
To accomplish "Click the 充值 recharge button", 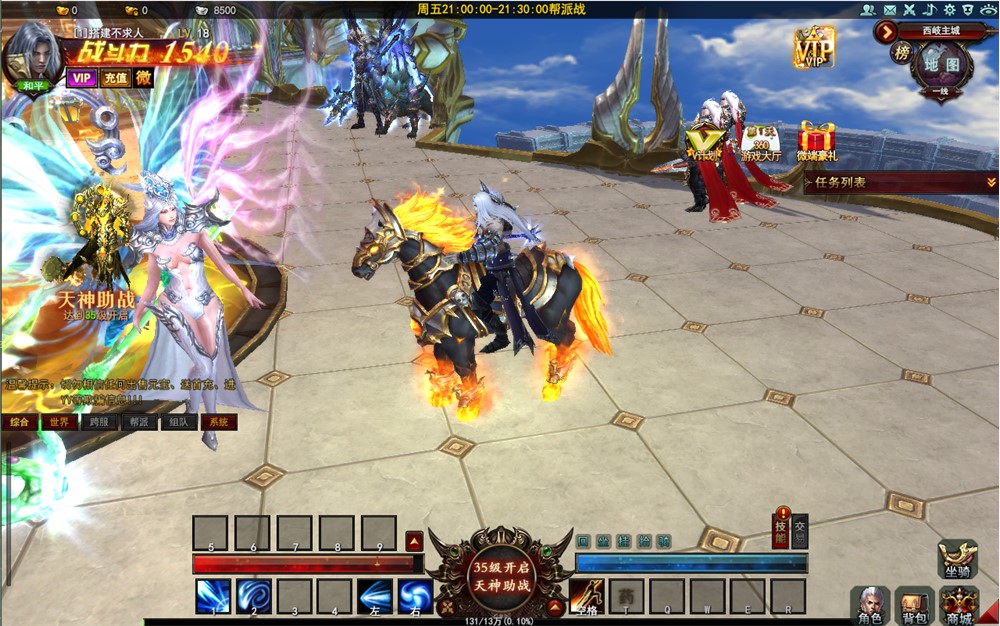I will [x=115, y=77].
